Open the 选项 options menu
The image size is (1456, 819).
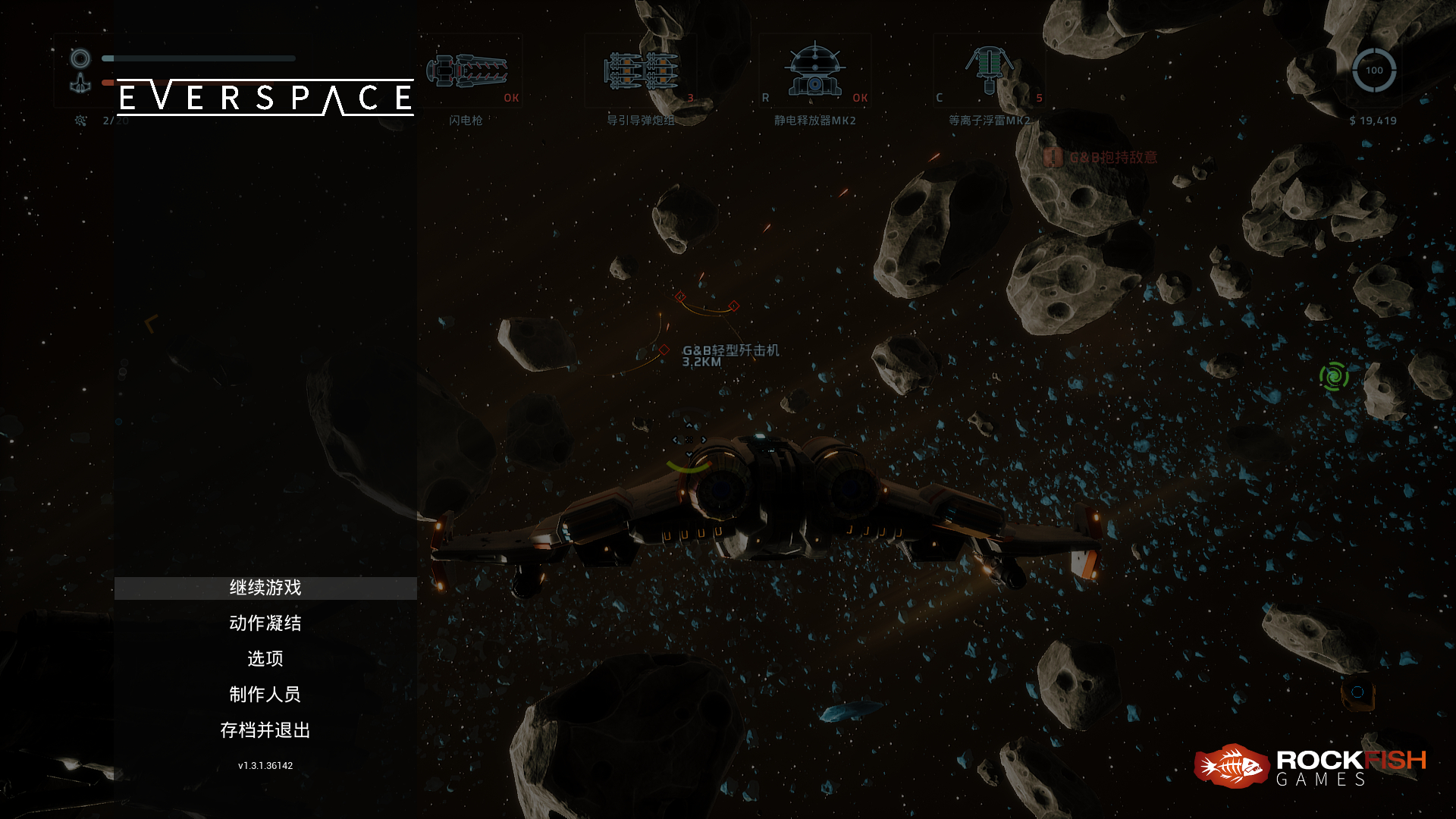265,658
